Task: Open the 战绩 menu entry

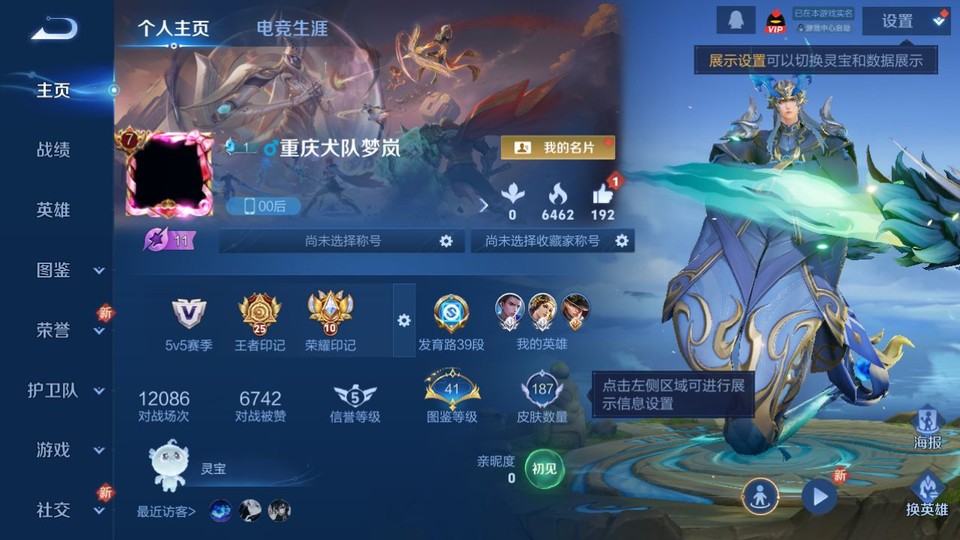Action: pyautogui.click(x=54, y=150)
